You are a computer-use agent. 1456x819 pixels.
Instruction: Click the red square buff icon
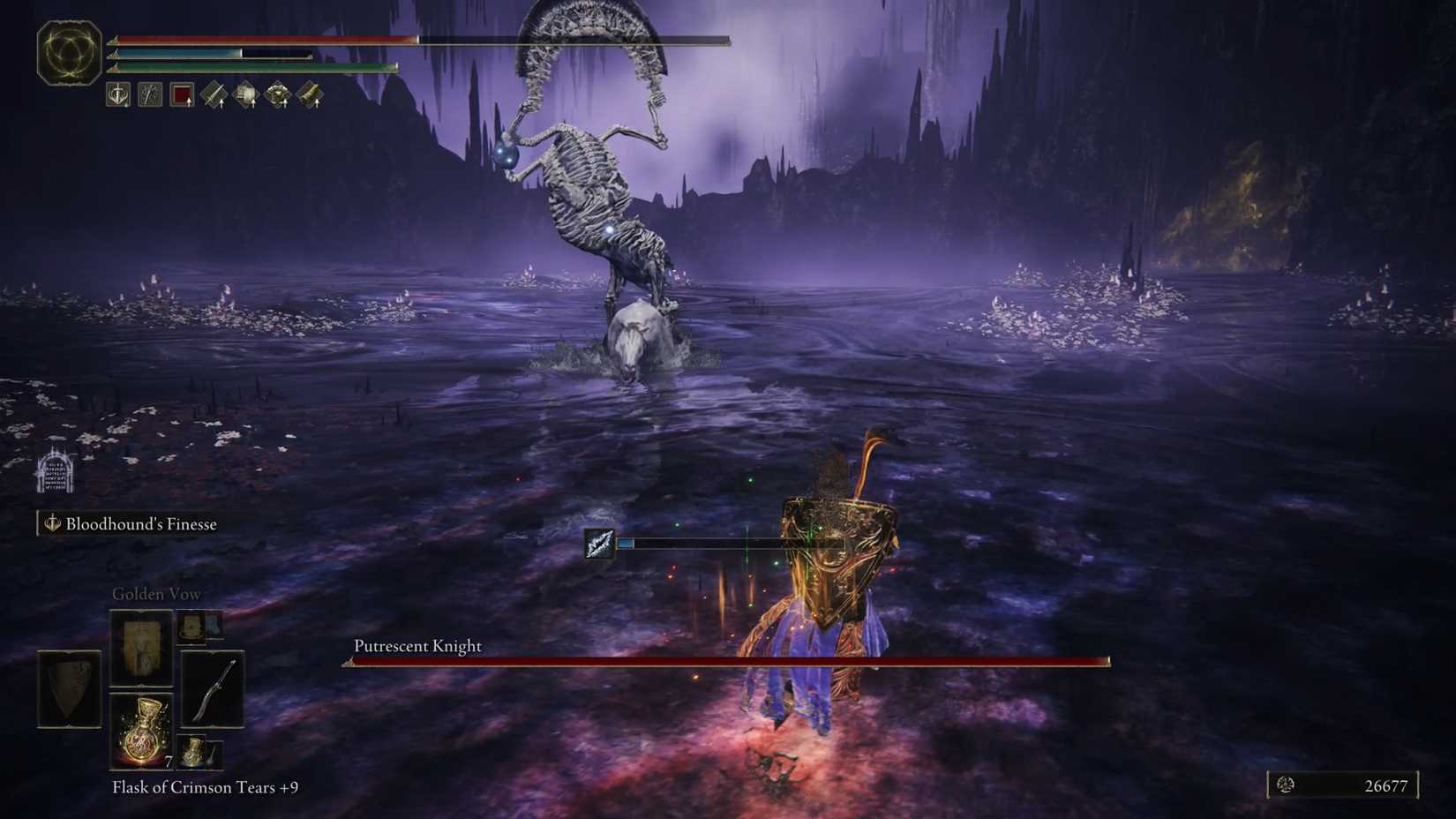tap(183, 94)
